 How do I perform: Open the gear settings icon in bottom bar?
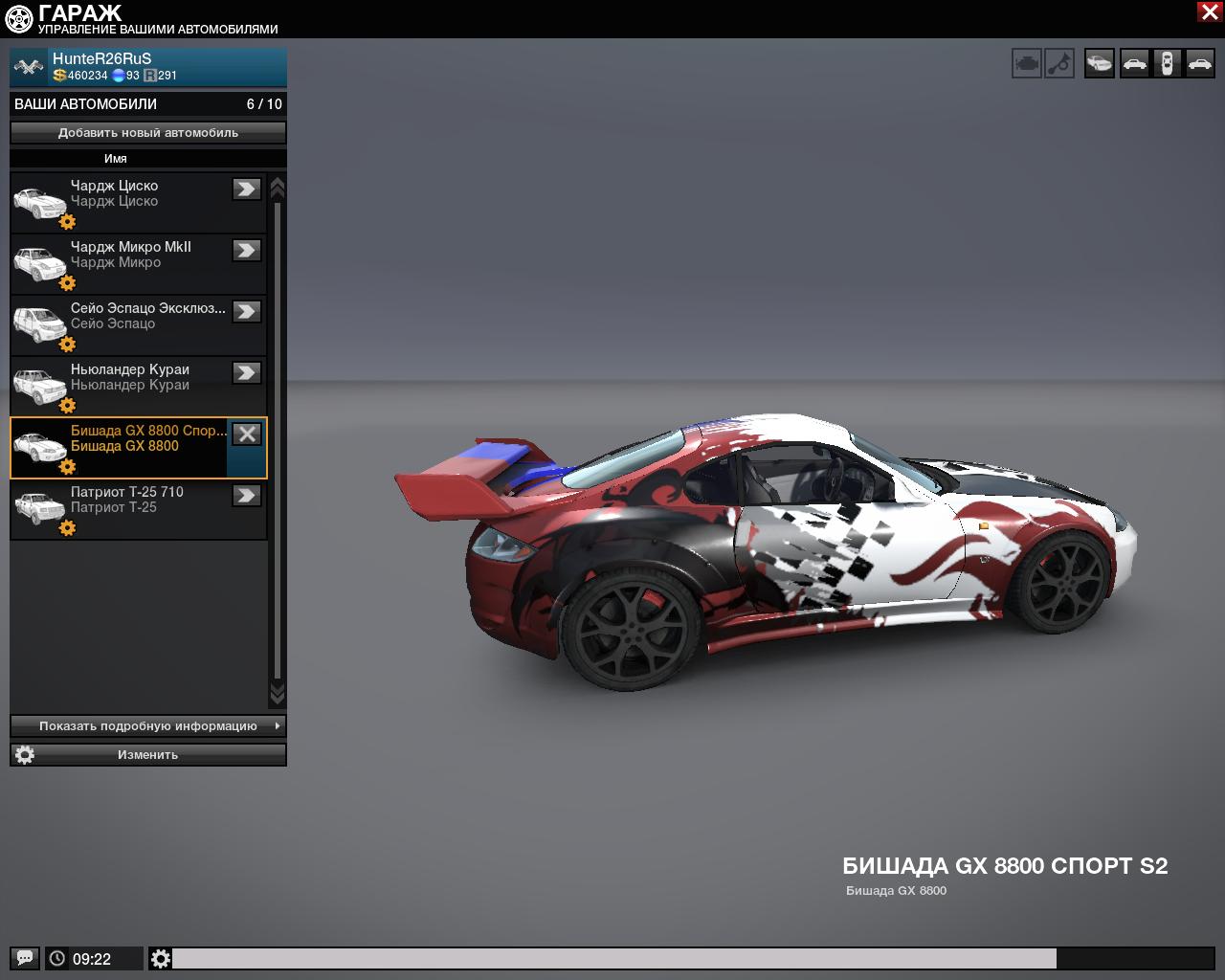161,958
